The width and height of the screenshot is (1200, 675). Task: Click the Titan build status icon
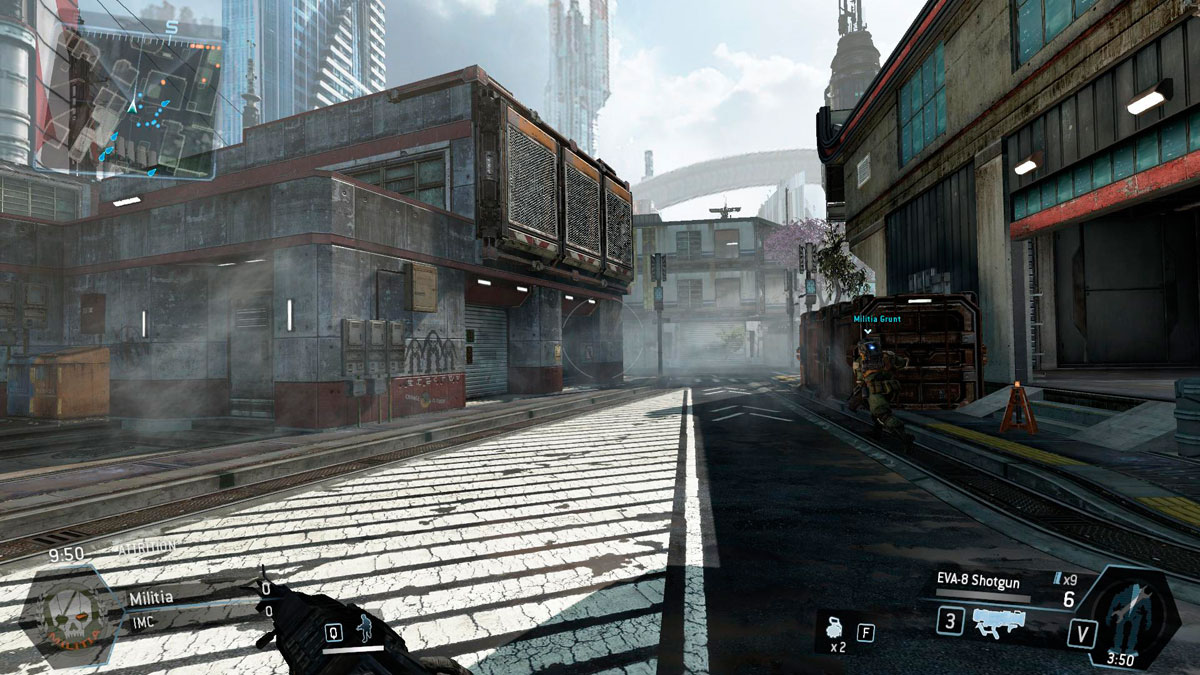(x=1130, y=612)
